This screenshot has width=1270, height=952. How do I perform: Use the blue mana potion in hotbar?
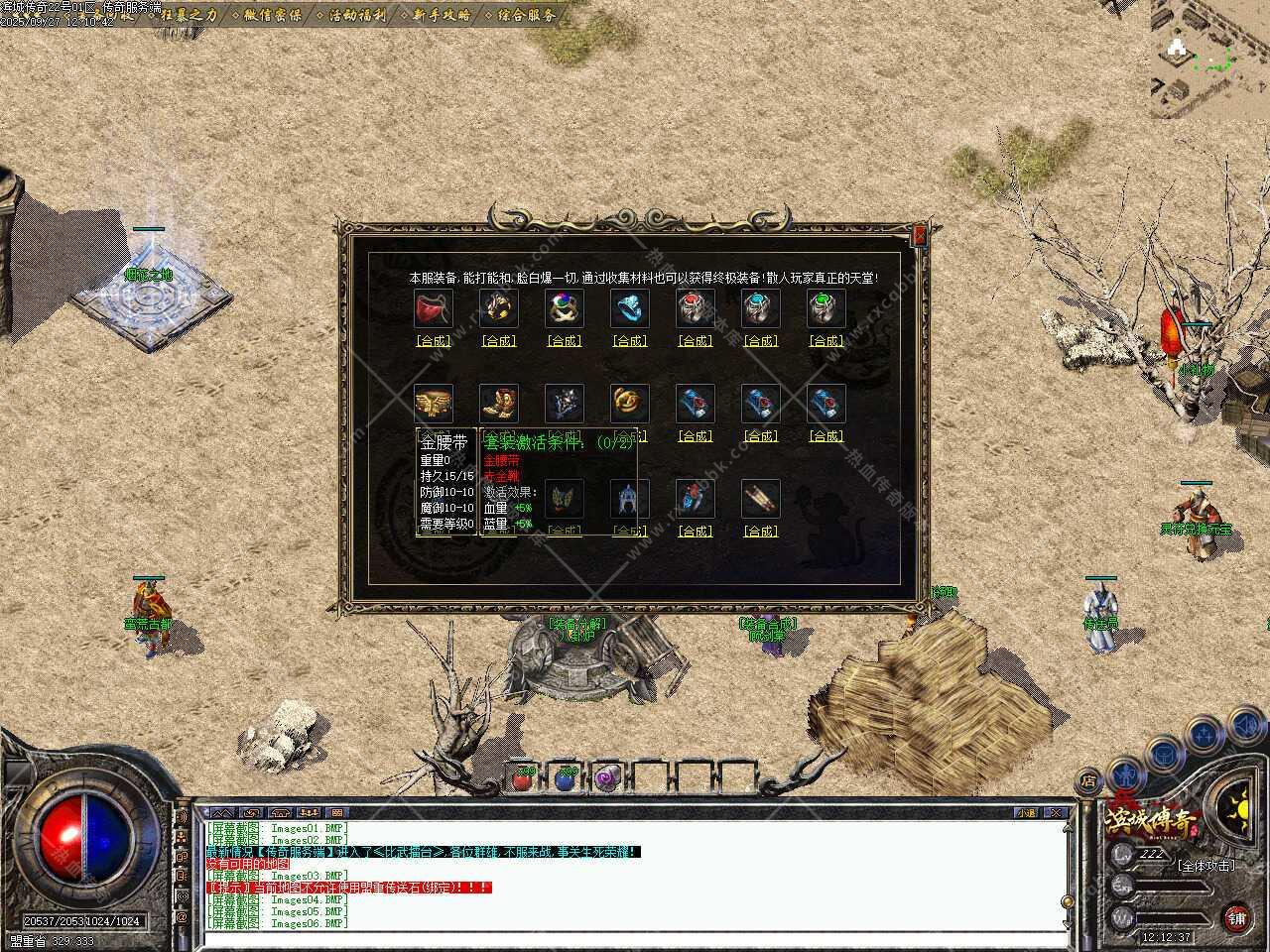(x=566, y=778)
